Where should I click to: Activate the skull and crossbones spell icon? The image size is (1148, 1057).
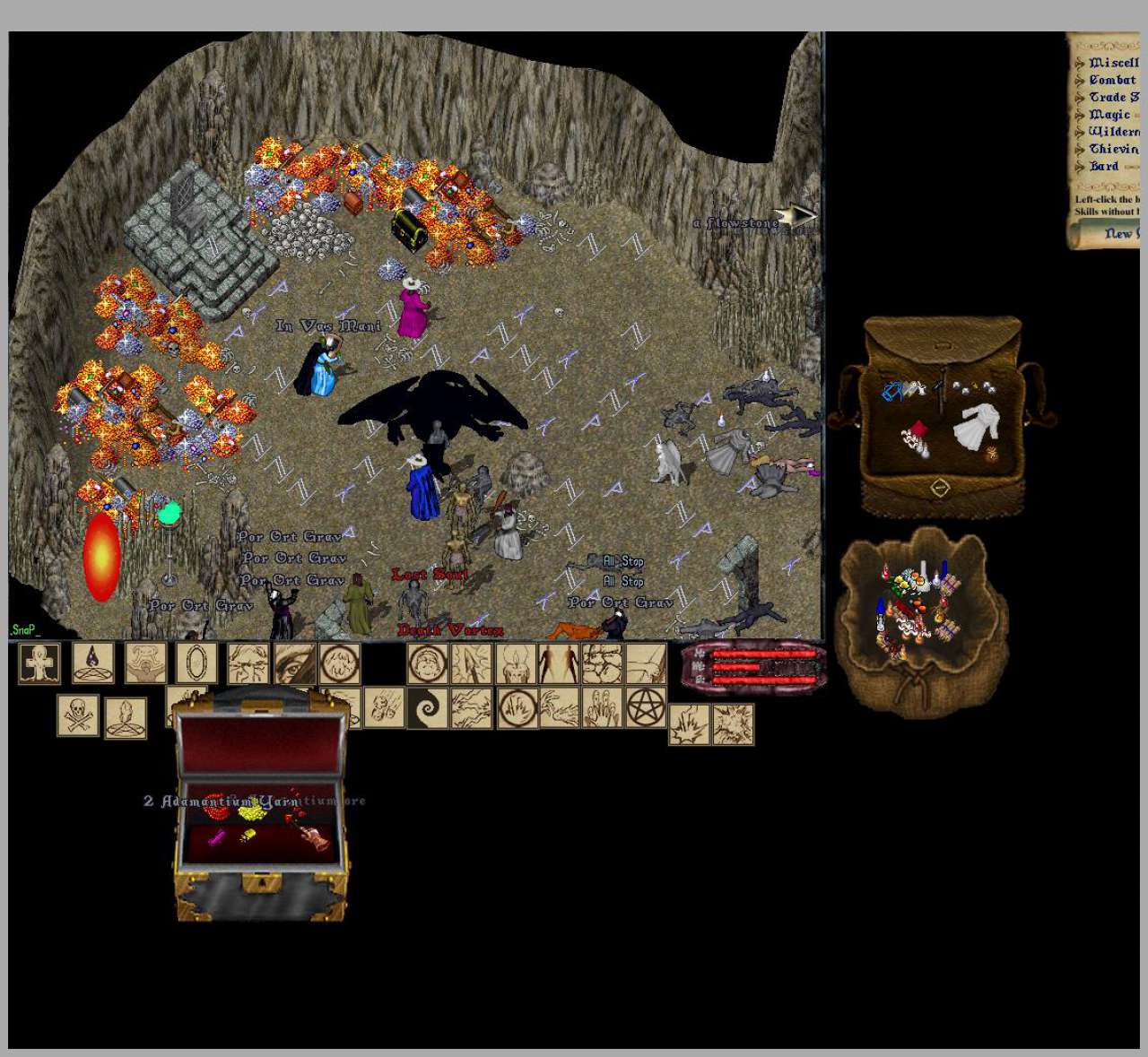[78, 716]
